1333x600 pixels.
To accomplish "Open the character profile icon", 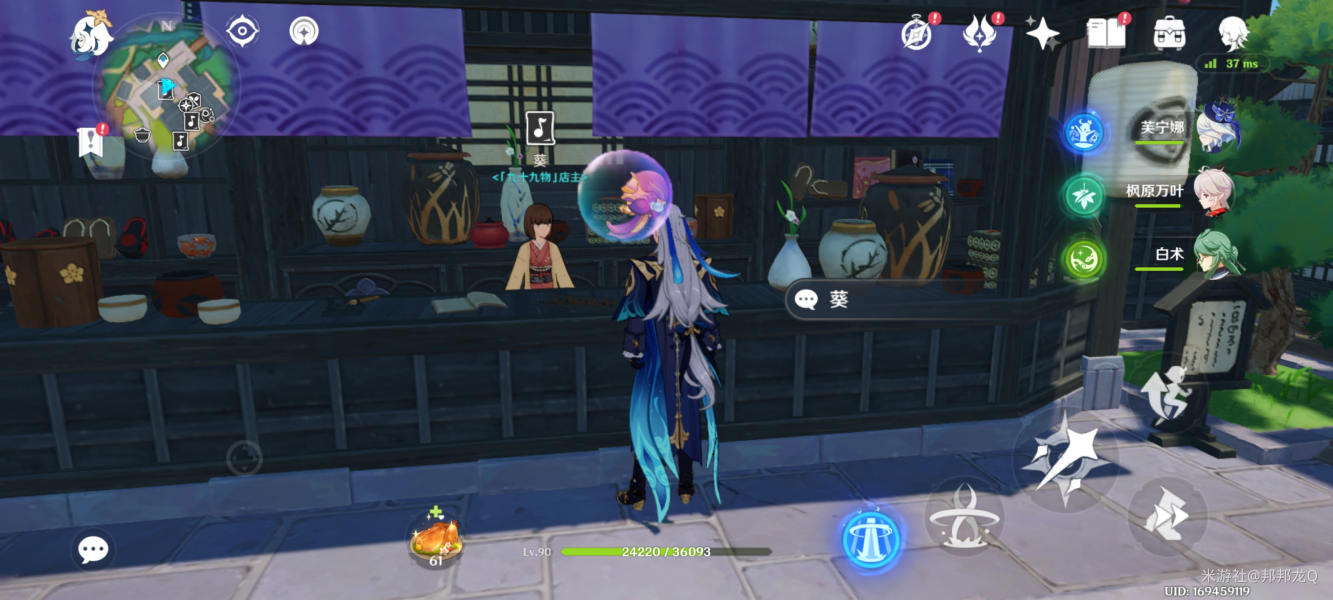I will [1233, 33].
